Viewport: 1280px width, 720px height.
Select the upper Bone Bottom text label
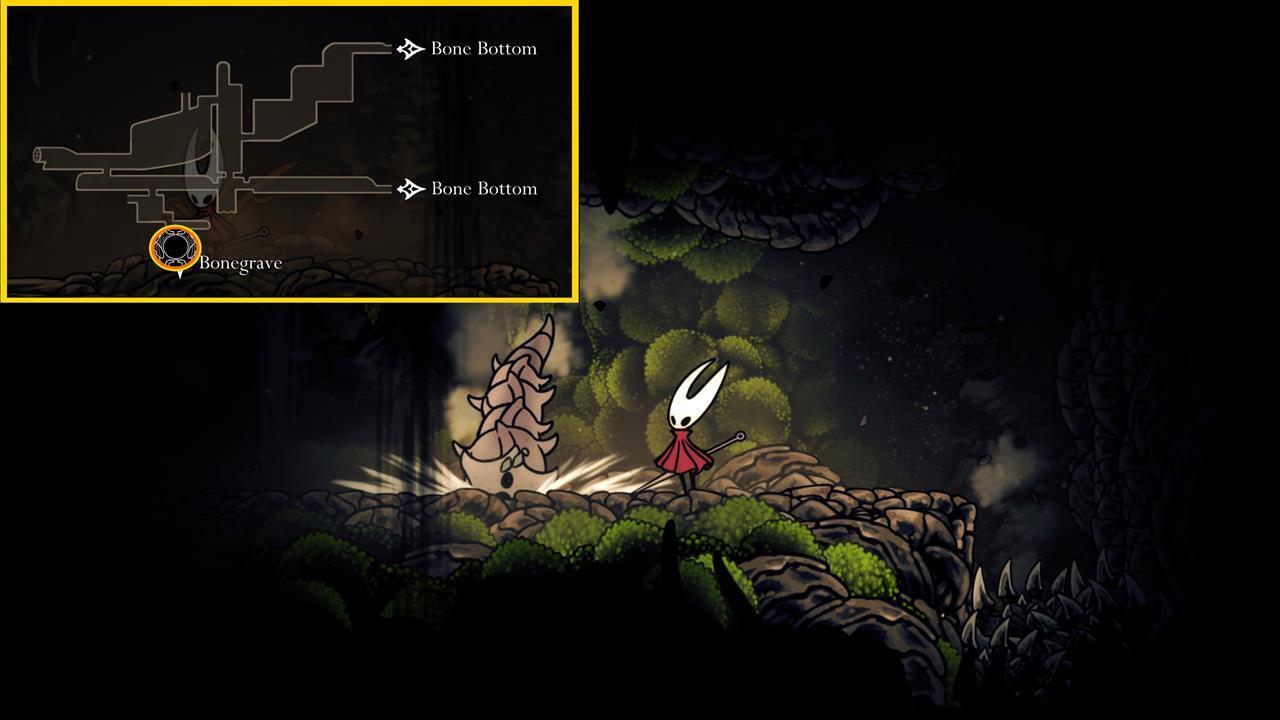tap(483, 48)
